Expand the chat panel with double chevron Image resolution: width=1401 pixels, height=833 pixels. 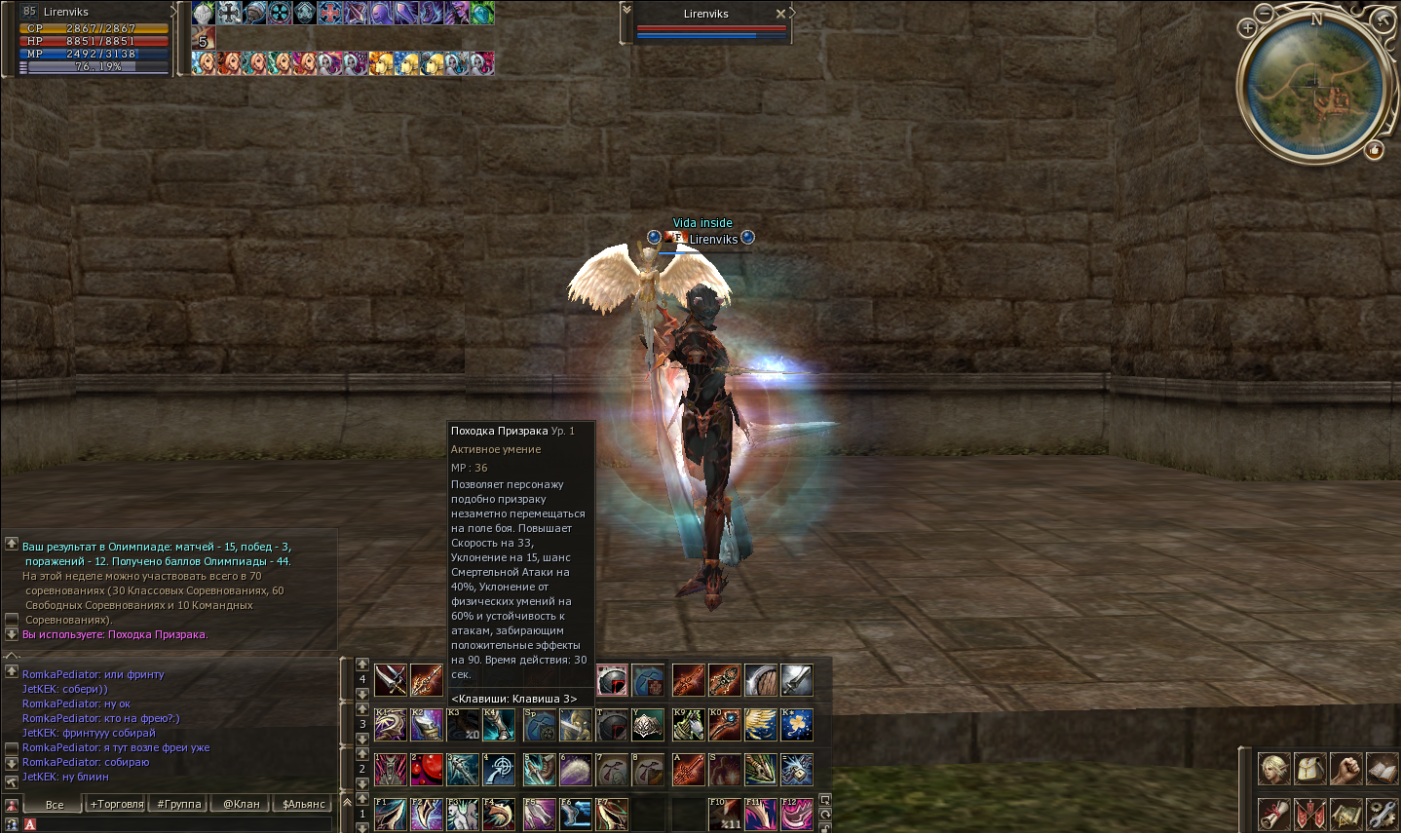pos(348,802)
